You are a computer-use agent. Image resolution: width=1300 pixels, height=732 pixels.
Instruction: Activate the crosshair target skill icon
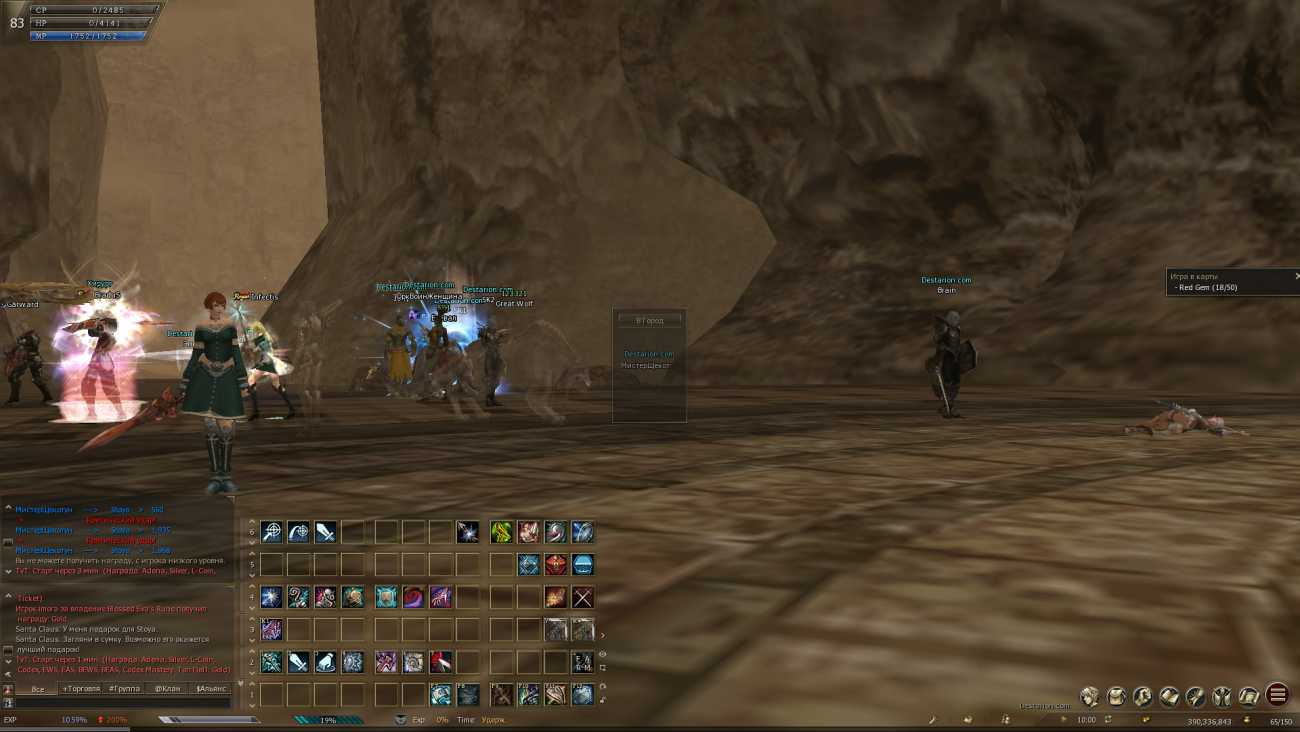tap(271, 532)
